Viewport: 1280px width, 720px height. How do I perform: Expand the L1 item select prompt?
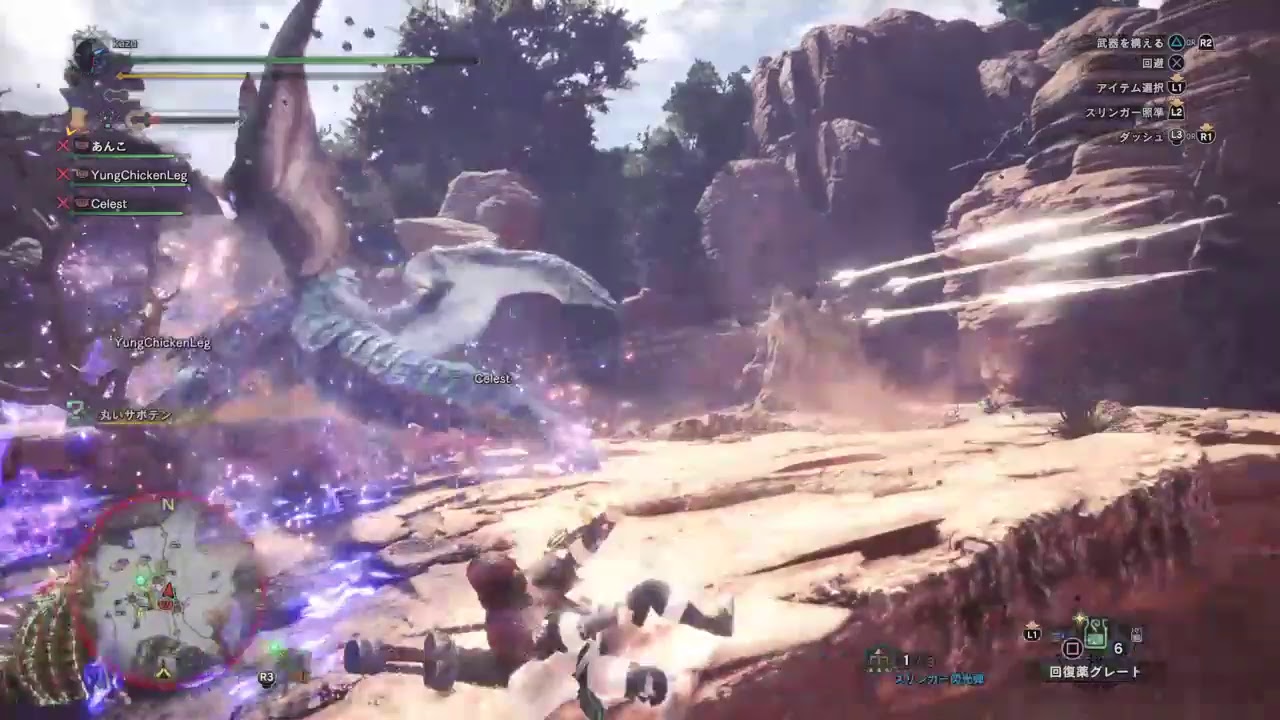point(1175,88)
